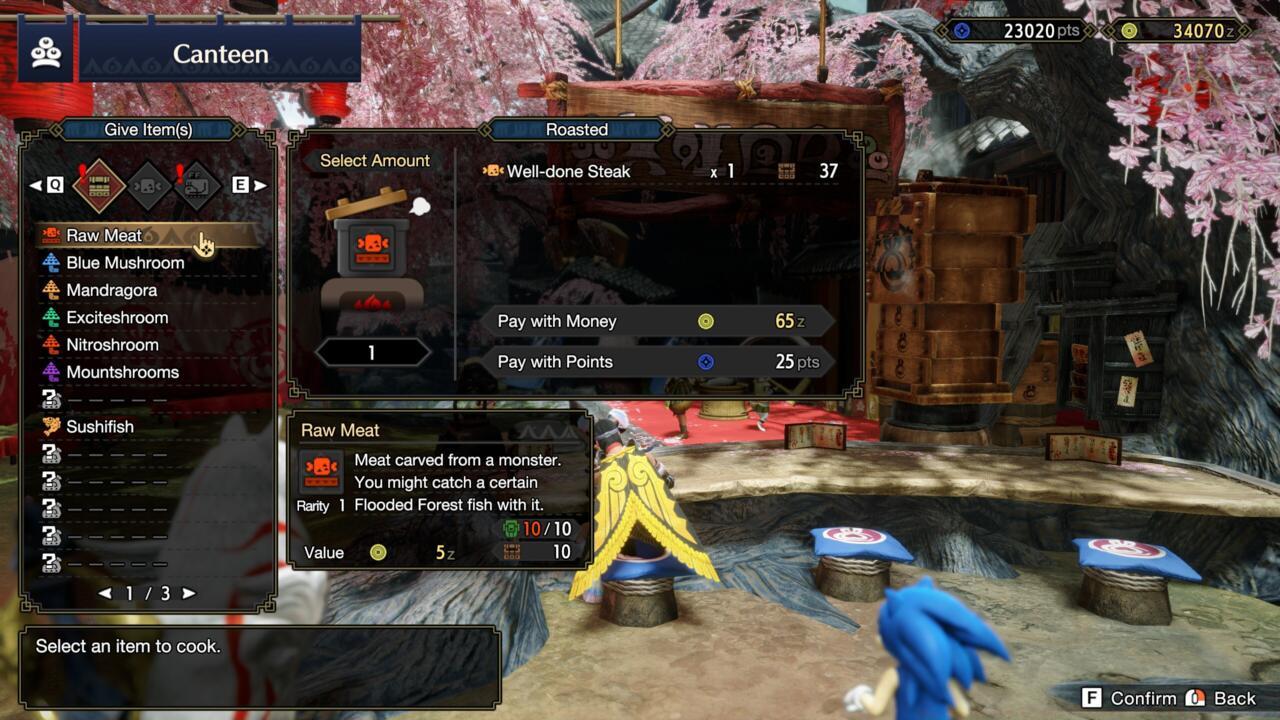Choose Blue Mushroom to cook

pos(125,263)
